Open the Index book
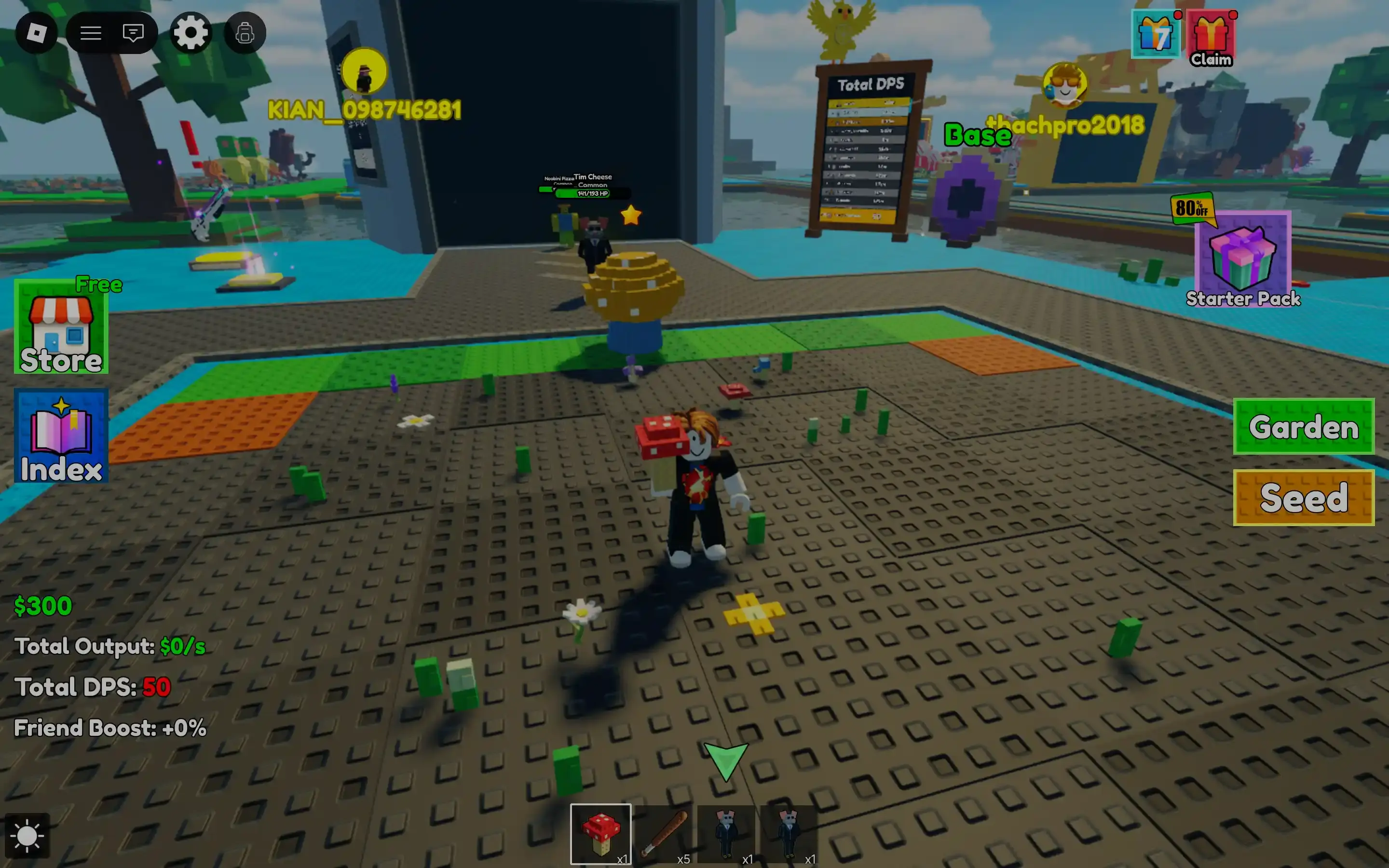 [61, 436]
